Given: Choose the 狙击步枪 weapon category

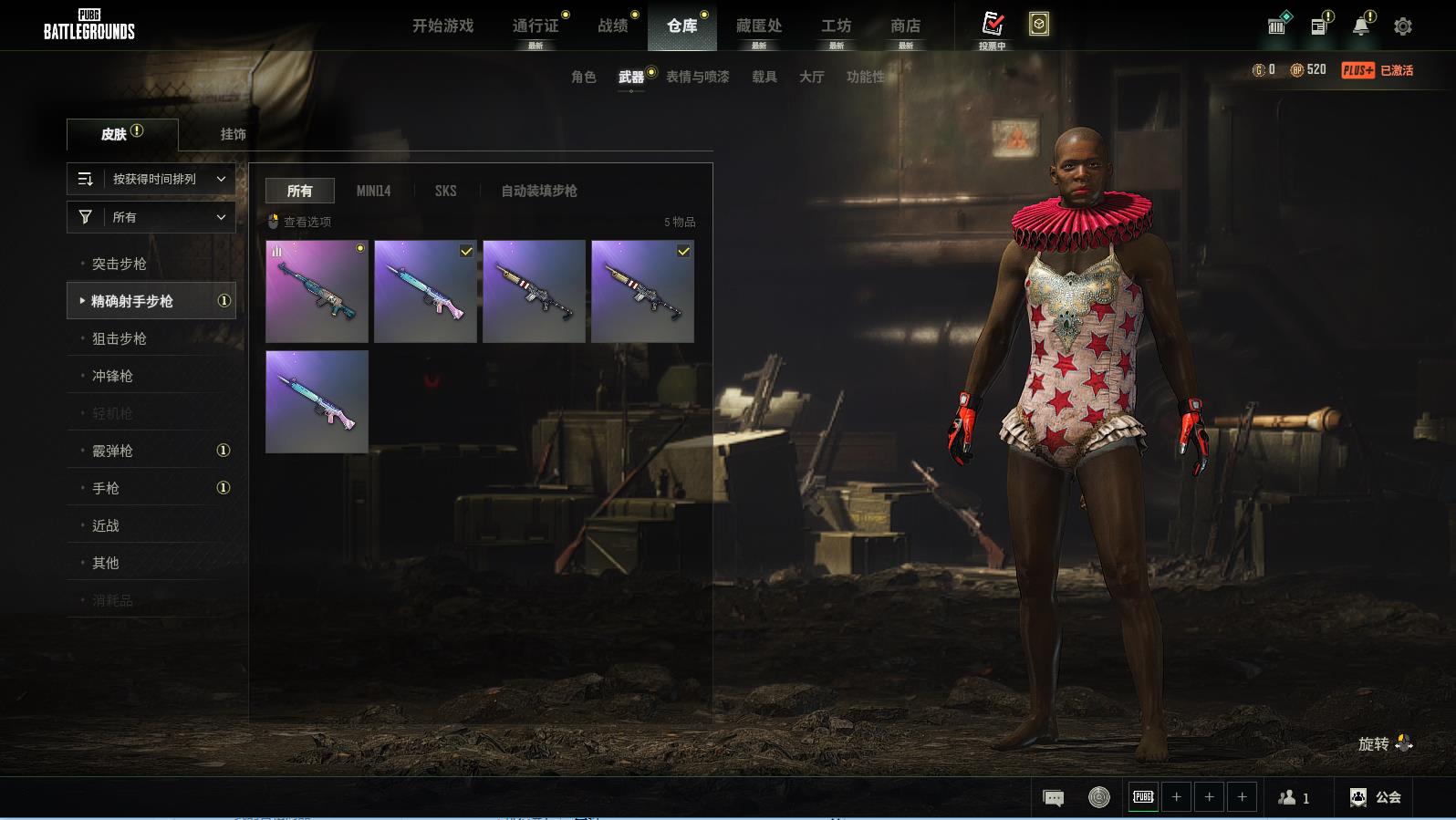Looking at the screenshot, I should pos(120,338).
